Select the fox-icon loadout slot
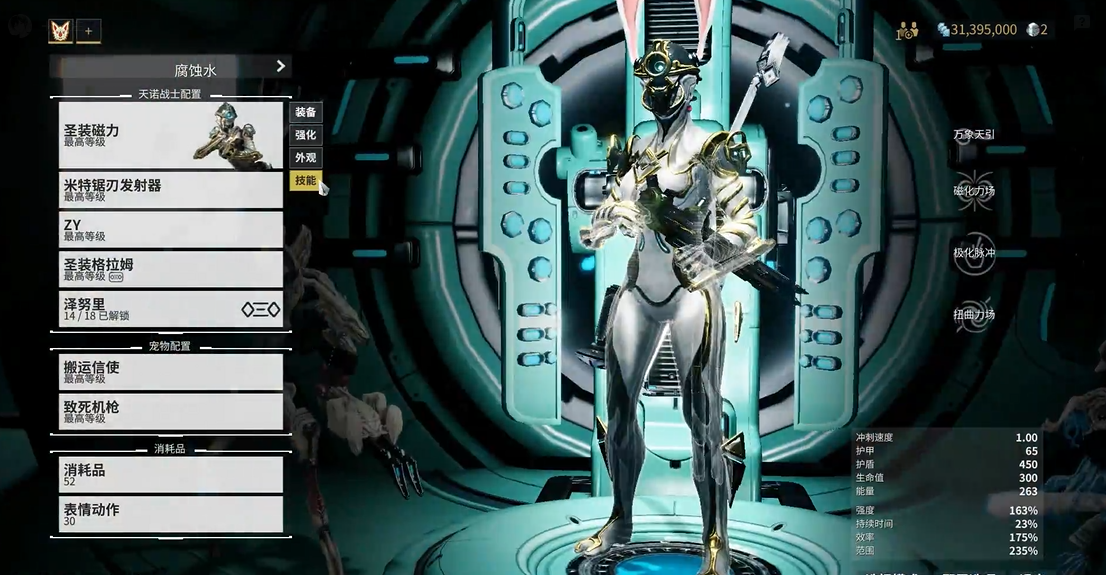The width and height of the screenshot is (1106, 575). (61, 31)
